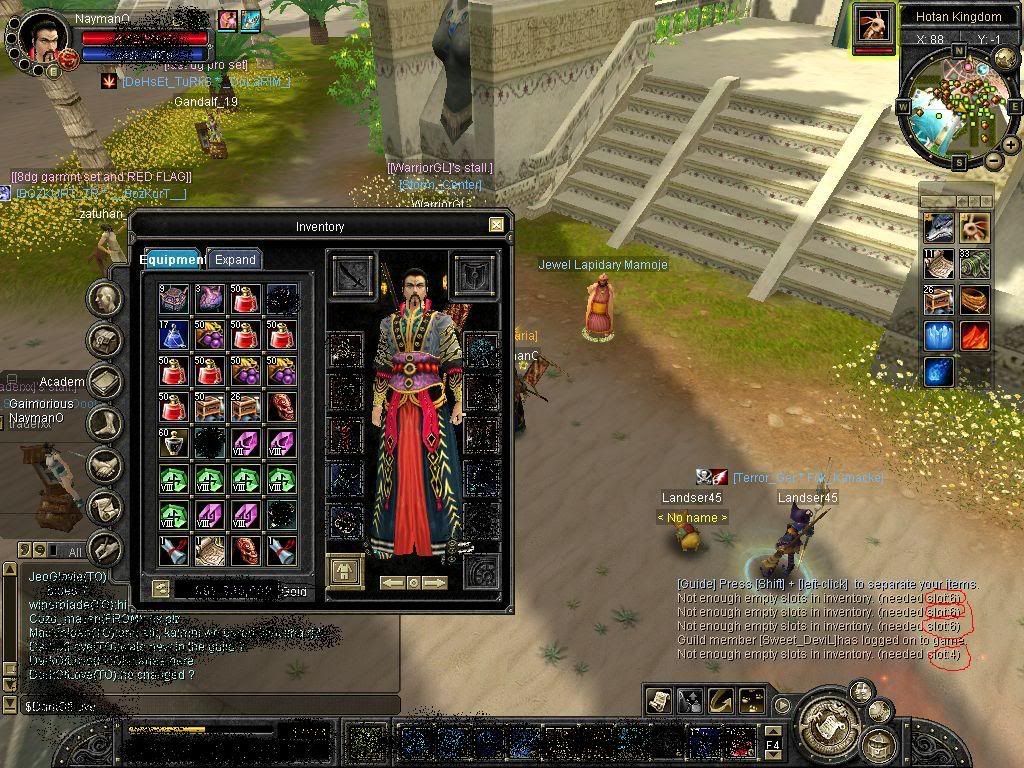Open the character head side-menu button
This screenshot has width=1024, height=768.
coord(106,298)
